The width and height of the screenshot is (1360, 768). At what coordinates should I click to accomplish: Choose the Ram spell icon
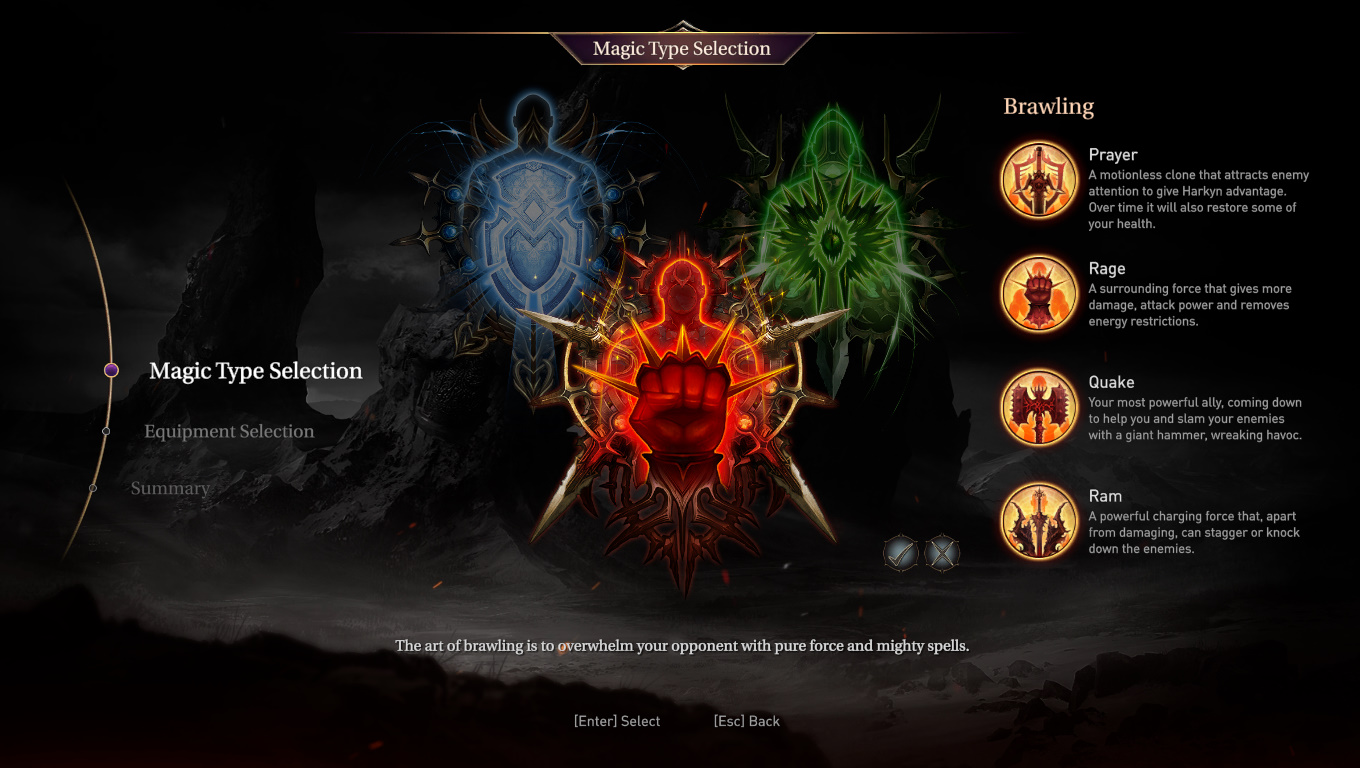pyautogui.click(x=1039, y=521)
